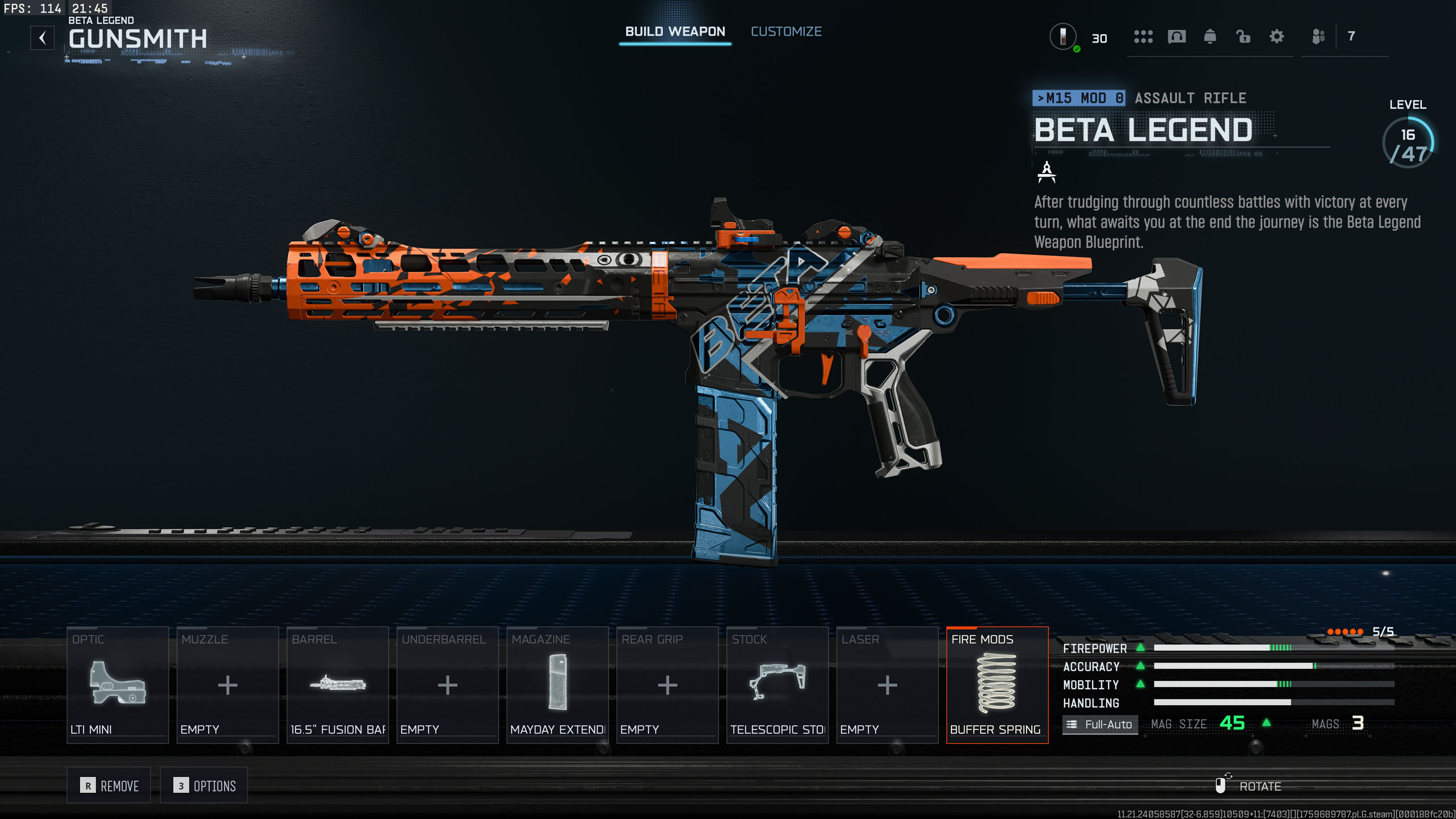The height and width of the screenshot is (819, 1456).
Task: Select the Telescopic stock slot
Action: (777, 685)
